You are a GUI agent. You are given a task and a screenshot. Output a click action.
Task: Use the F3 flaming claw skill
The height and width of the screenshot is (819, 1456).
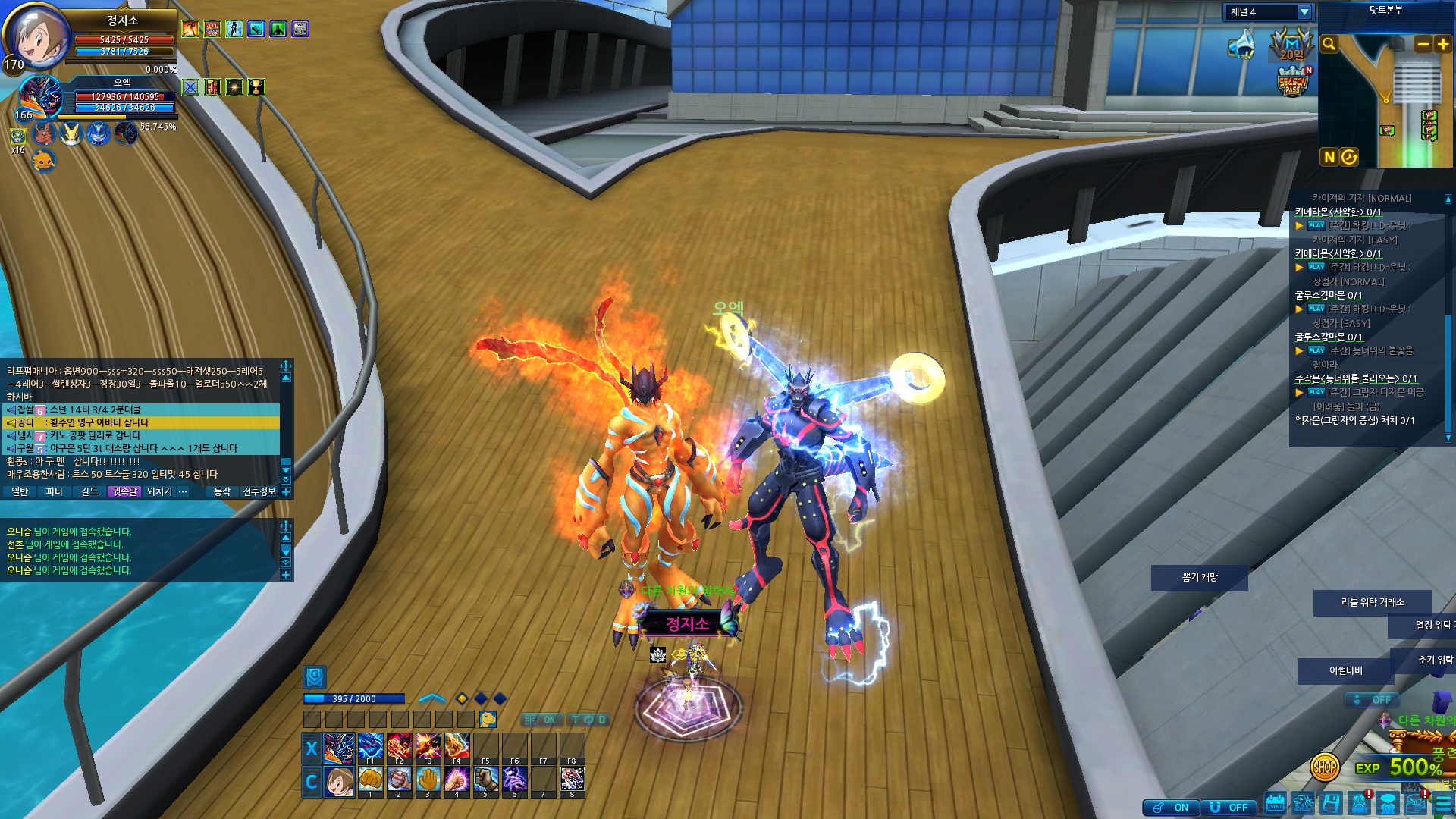point(428,746)
